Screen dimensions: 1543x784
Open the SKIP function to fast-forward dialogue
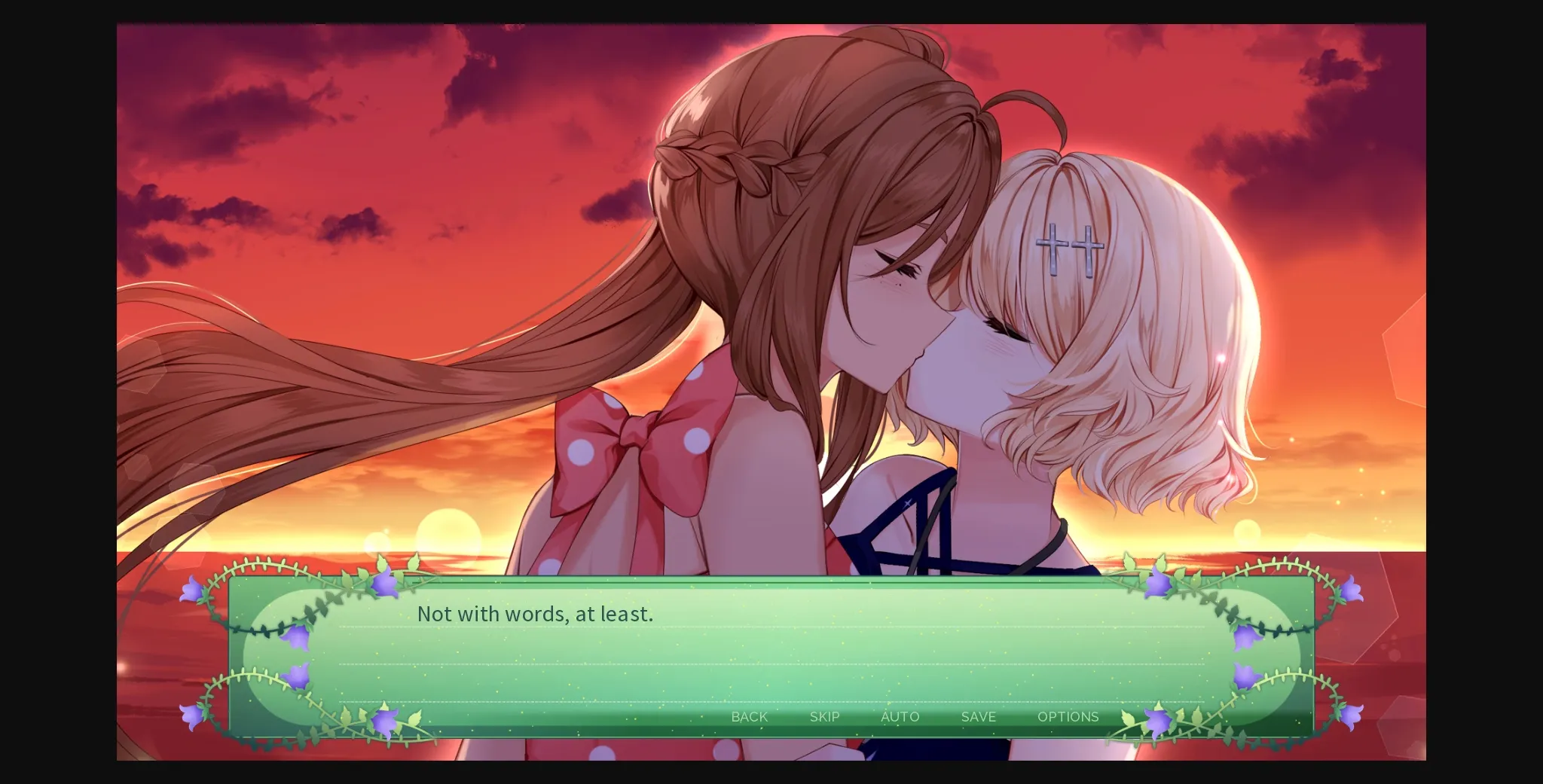click(x=824, y=717)
